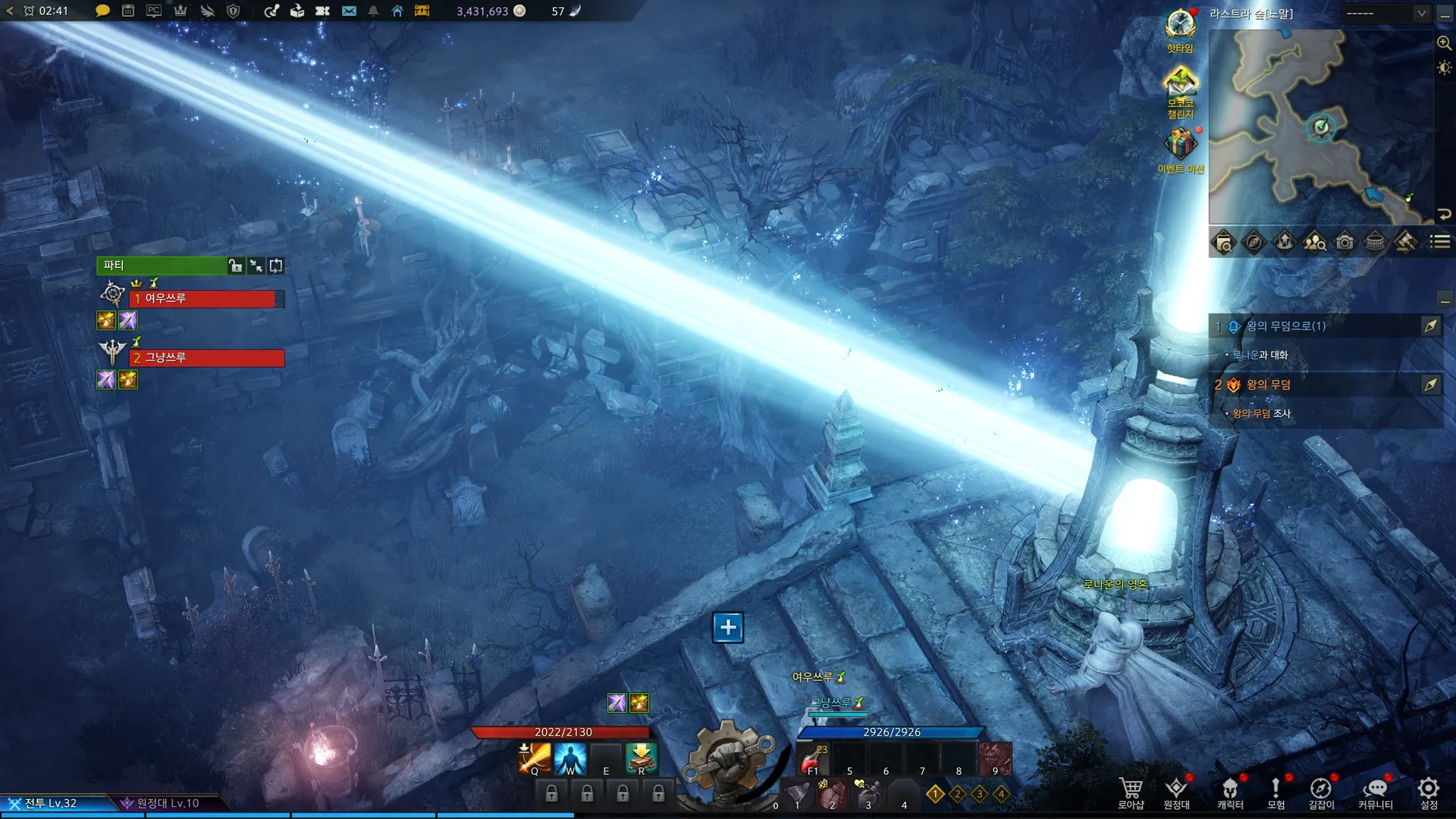
Task: Select the 왕의 무덤으로(1) quest entry
Action: 1287,326
